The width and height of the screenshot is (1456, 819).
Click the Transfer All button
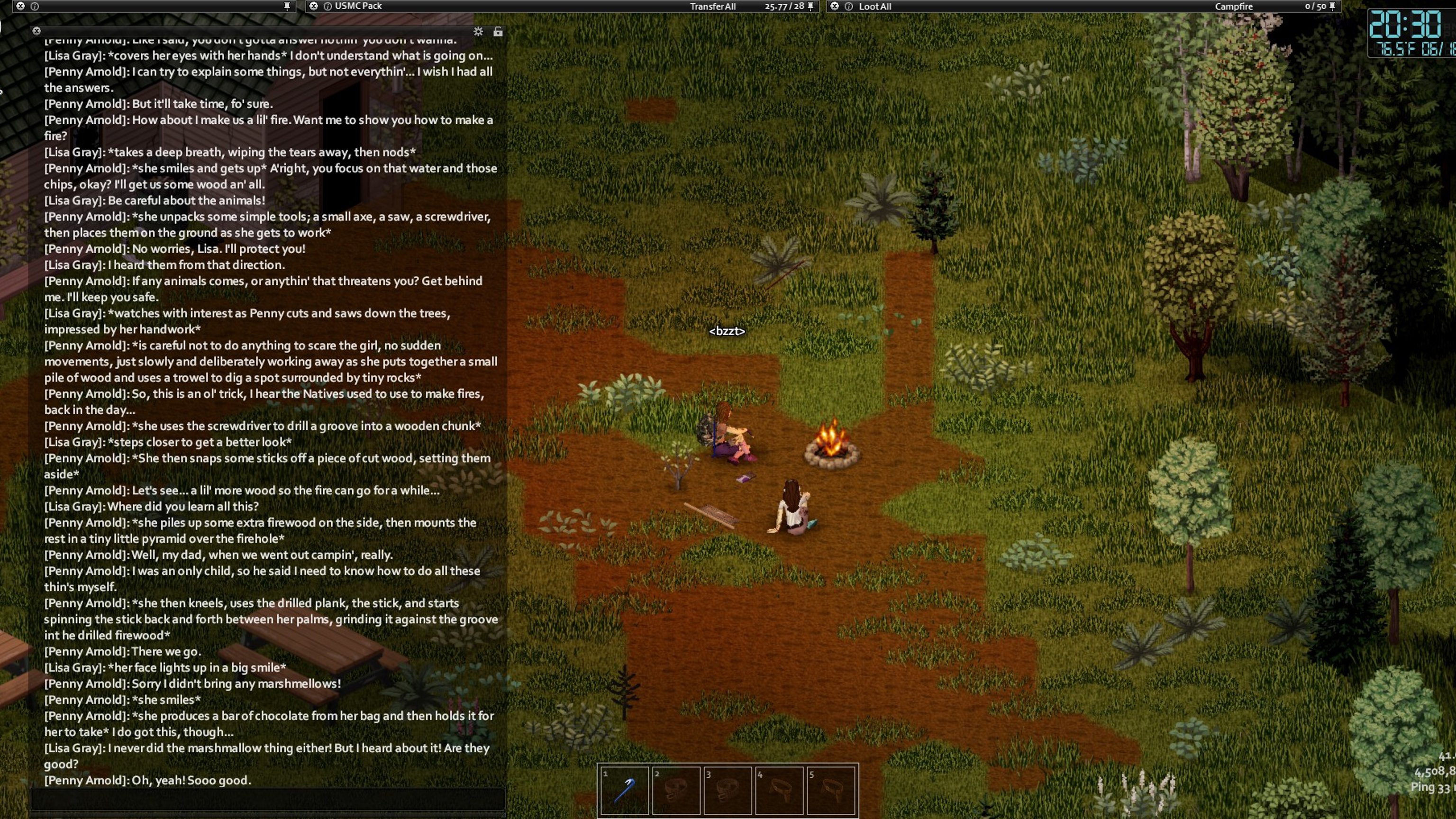[x=712, y=6]
